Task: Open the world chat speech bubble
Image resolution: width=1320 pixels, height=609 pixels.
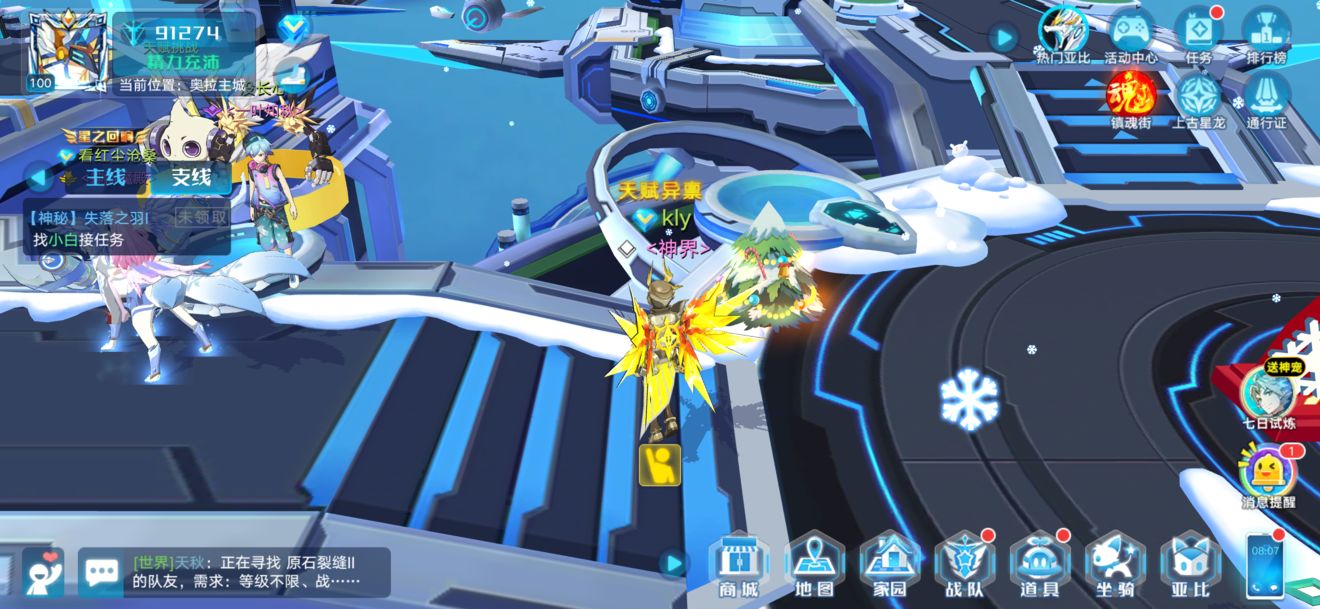Action: 101,572
